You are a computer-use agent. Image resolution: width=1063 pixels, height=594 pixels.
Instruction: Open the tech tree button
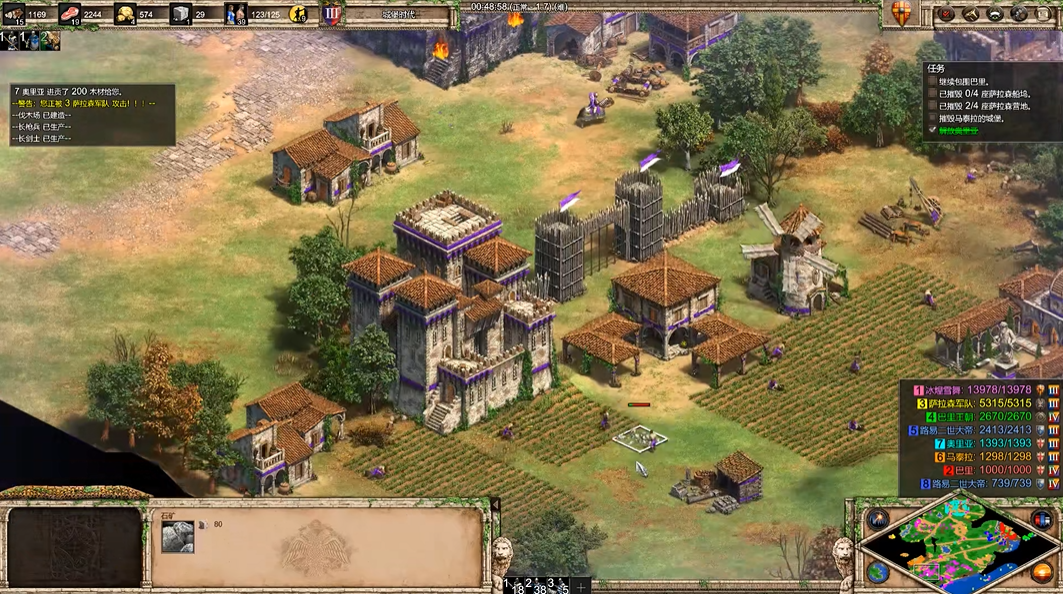(1019, 14)
